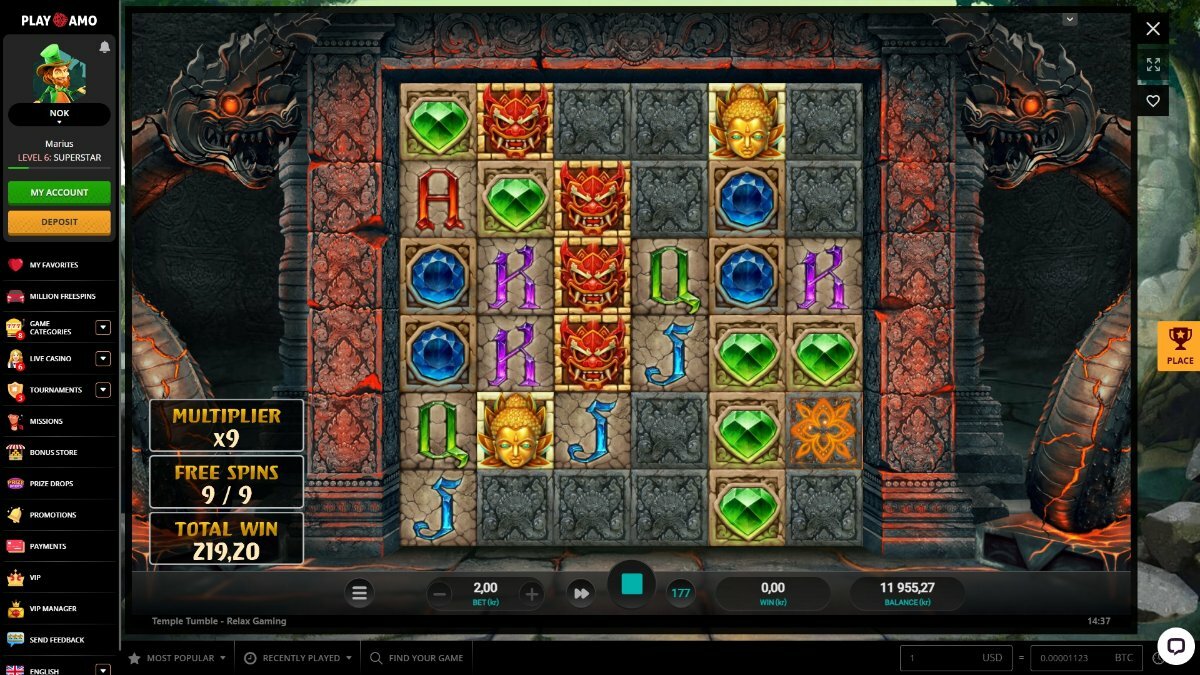Decrease the bet with the minus button
This screenshot has height=675, width=1200.
[x=439, y=593]
